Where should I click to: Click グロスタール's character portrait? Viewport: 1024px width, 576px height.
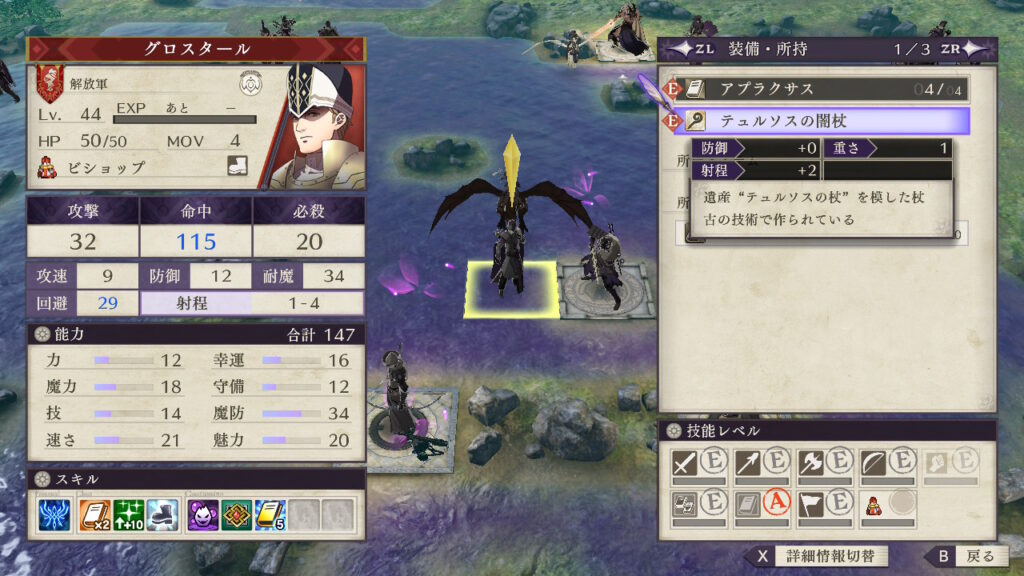coord(315,127)
